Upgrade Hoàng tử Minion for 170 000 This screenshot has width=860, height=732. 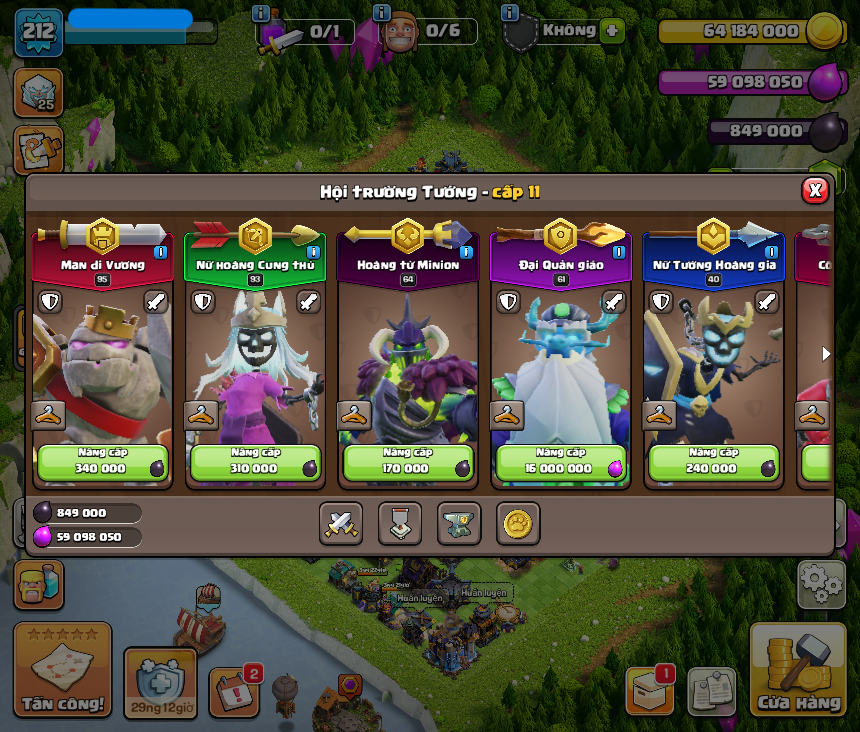click(x=407, y=462)
